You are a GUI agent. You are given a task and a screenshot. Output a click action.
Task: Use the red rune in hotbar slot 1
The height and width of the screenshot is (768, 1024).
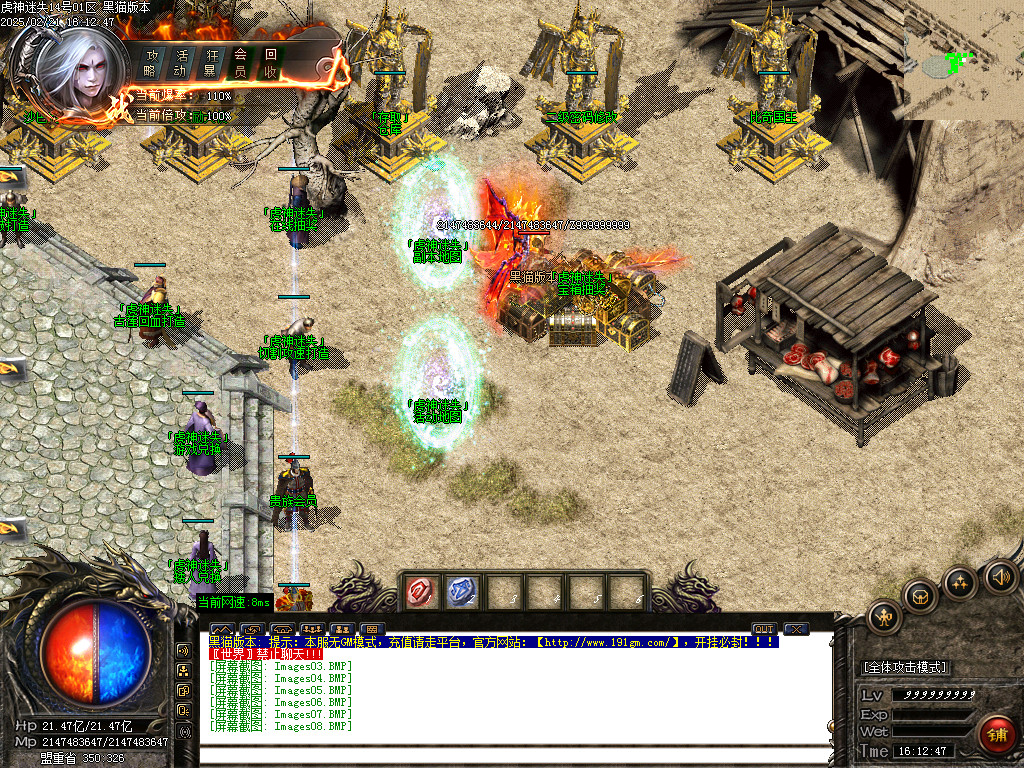420,592
